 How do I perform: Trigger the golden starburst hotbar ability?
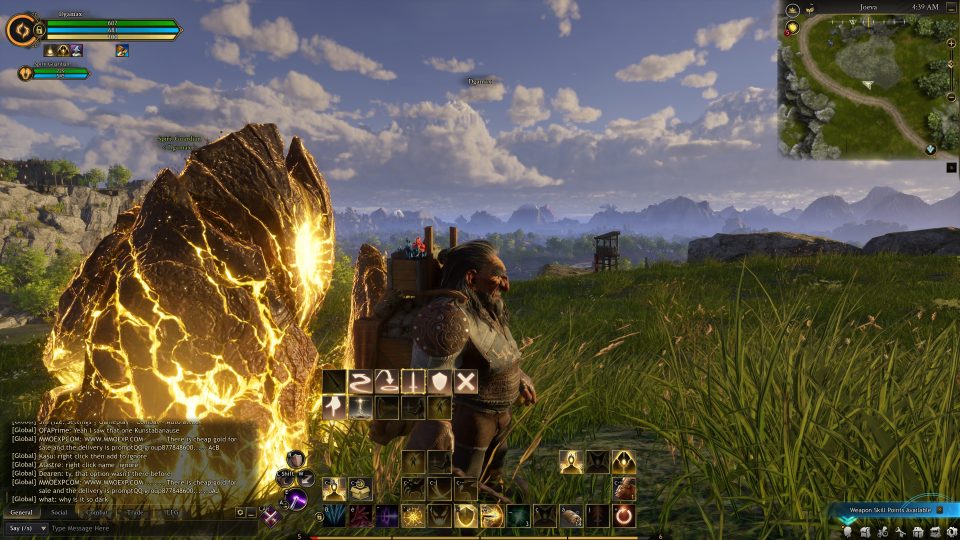(x=413, y=516)
